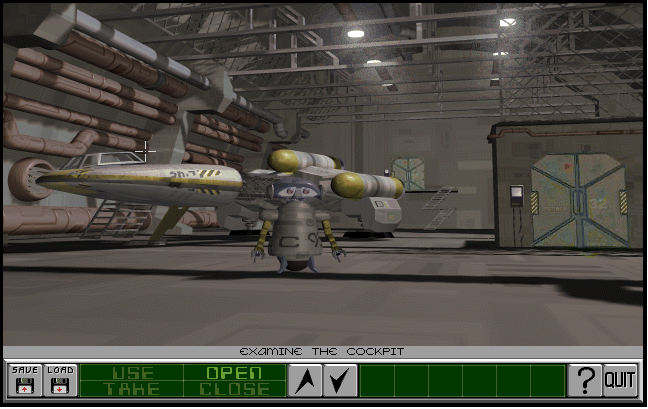The width and height of the screenshot is (648, 409).
Task: Quit the game with the QUIT button
Action: click(x=620, y=380)
